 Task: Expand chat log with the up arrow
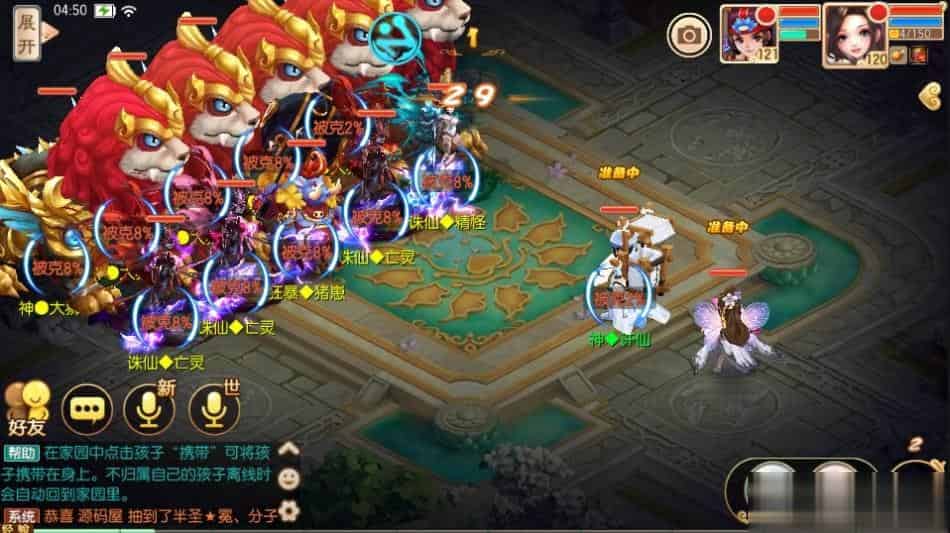point(288,450)
